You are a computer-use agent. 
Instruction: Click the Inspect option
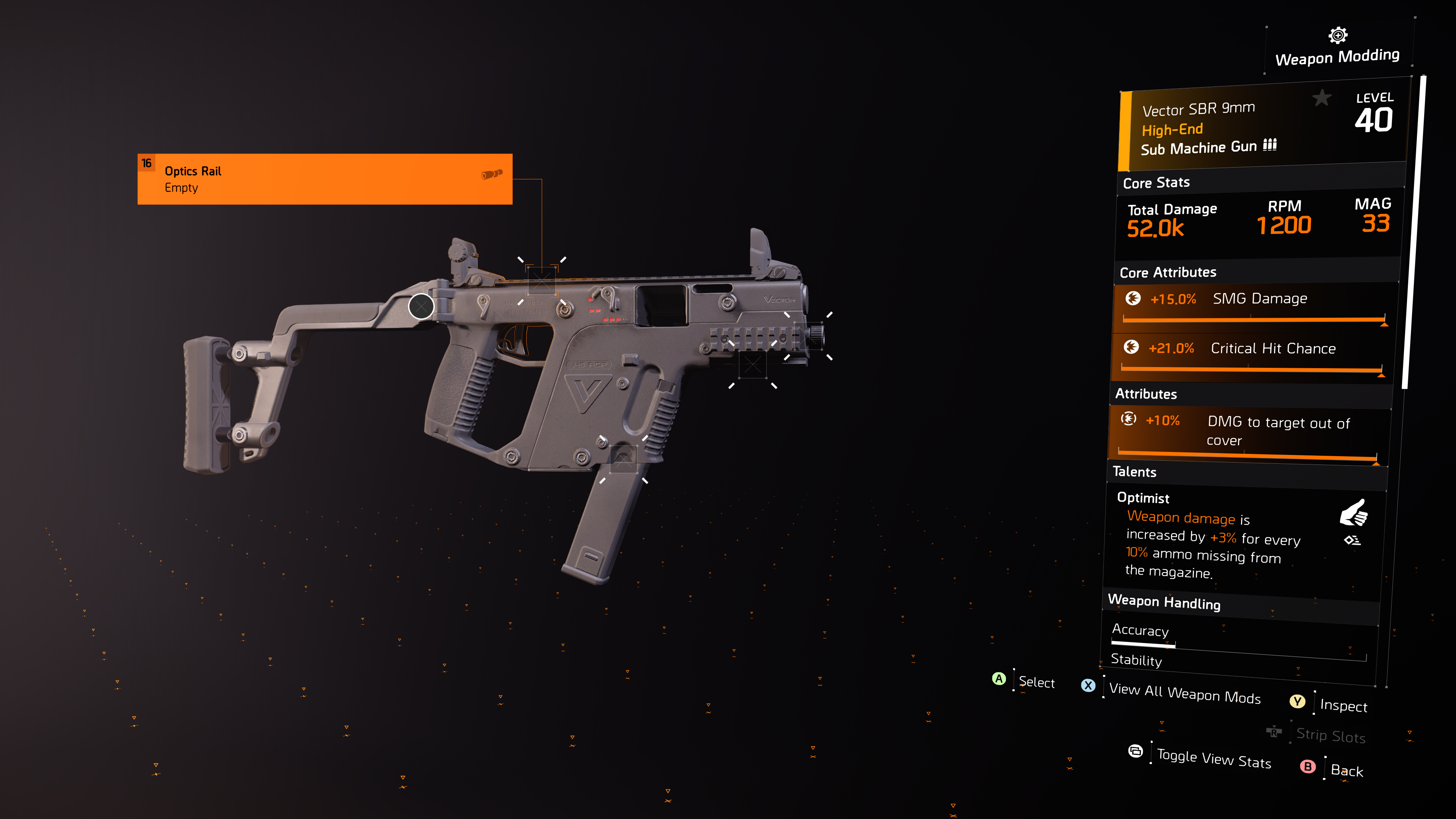(x=1343, y=705)
